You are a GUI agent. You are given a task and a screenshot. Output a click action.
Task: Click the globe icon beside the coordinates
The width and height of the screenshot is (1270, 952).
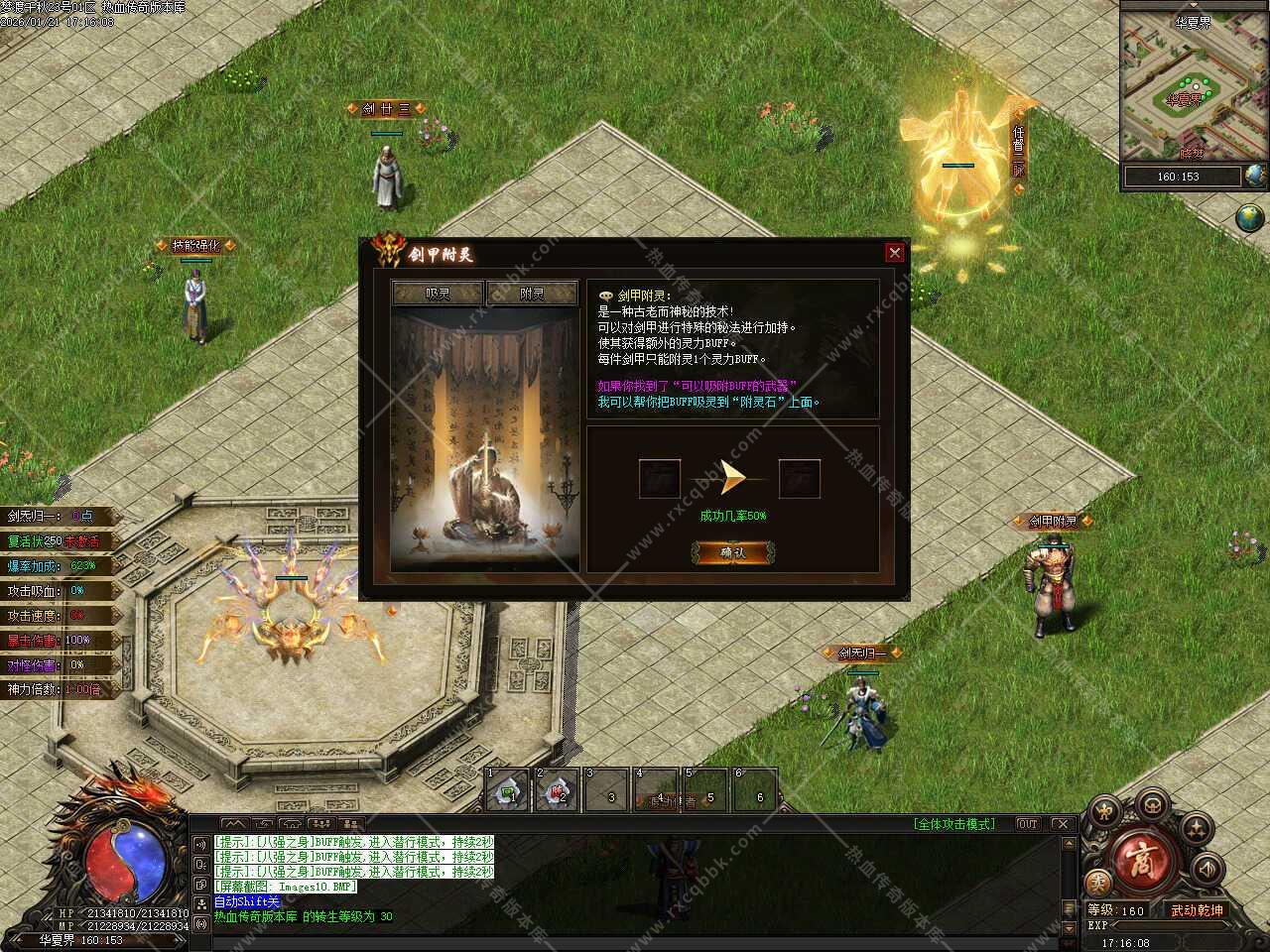click(x=1255, y=177)
